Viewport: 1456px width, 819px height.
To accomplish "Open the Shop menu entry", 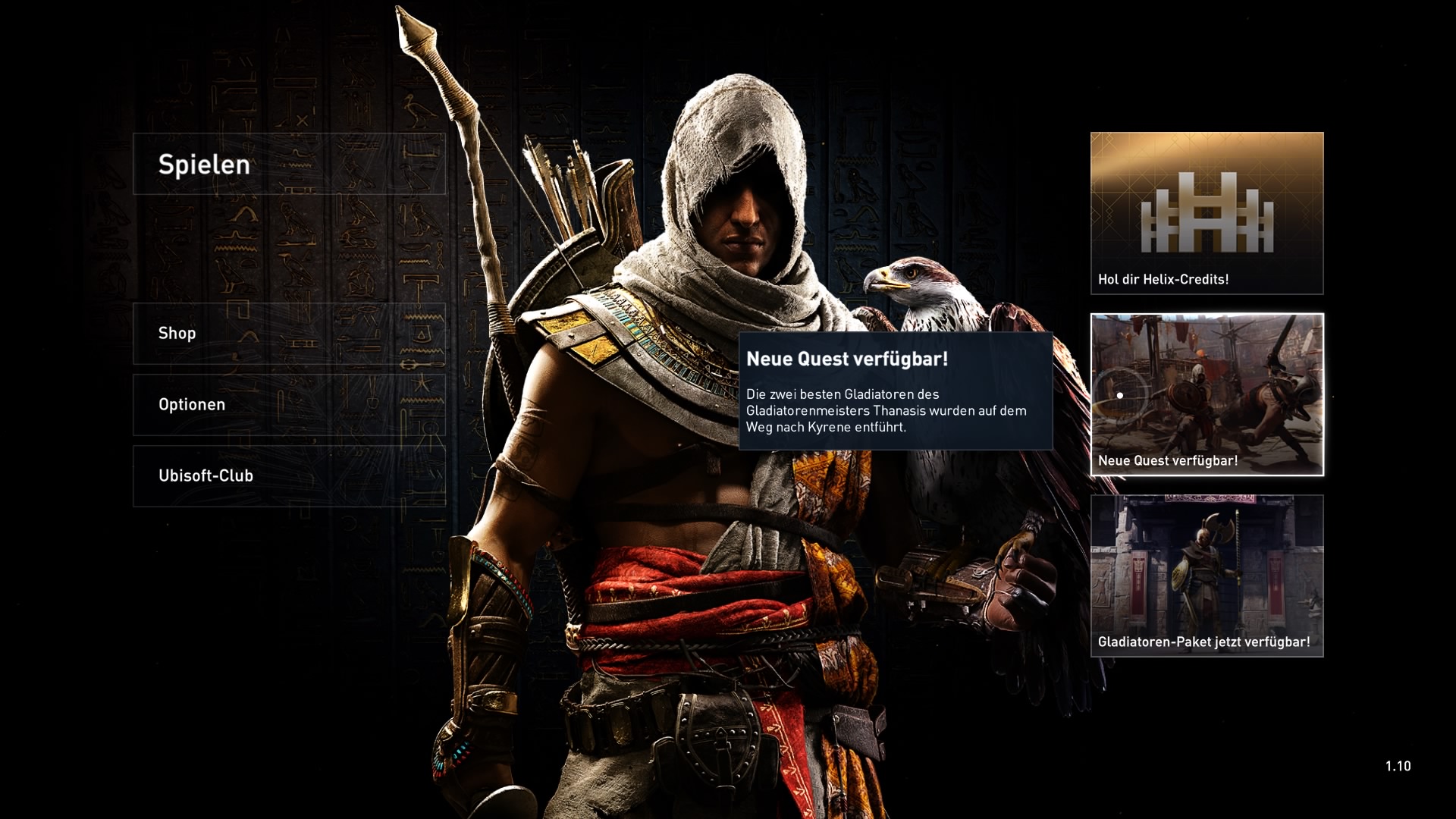I will point(289,334).
